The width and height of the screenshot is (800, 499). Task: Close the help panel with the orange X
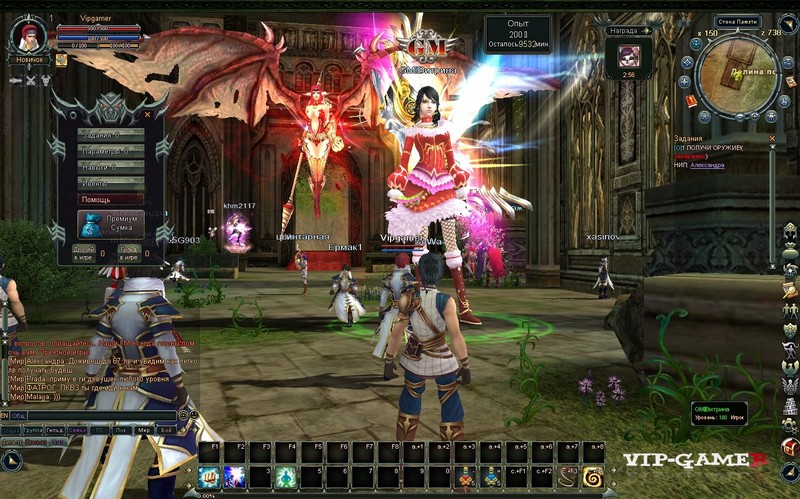point(147,114)
